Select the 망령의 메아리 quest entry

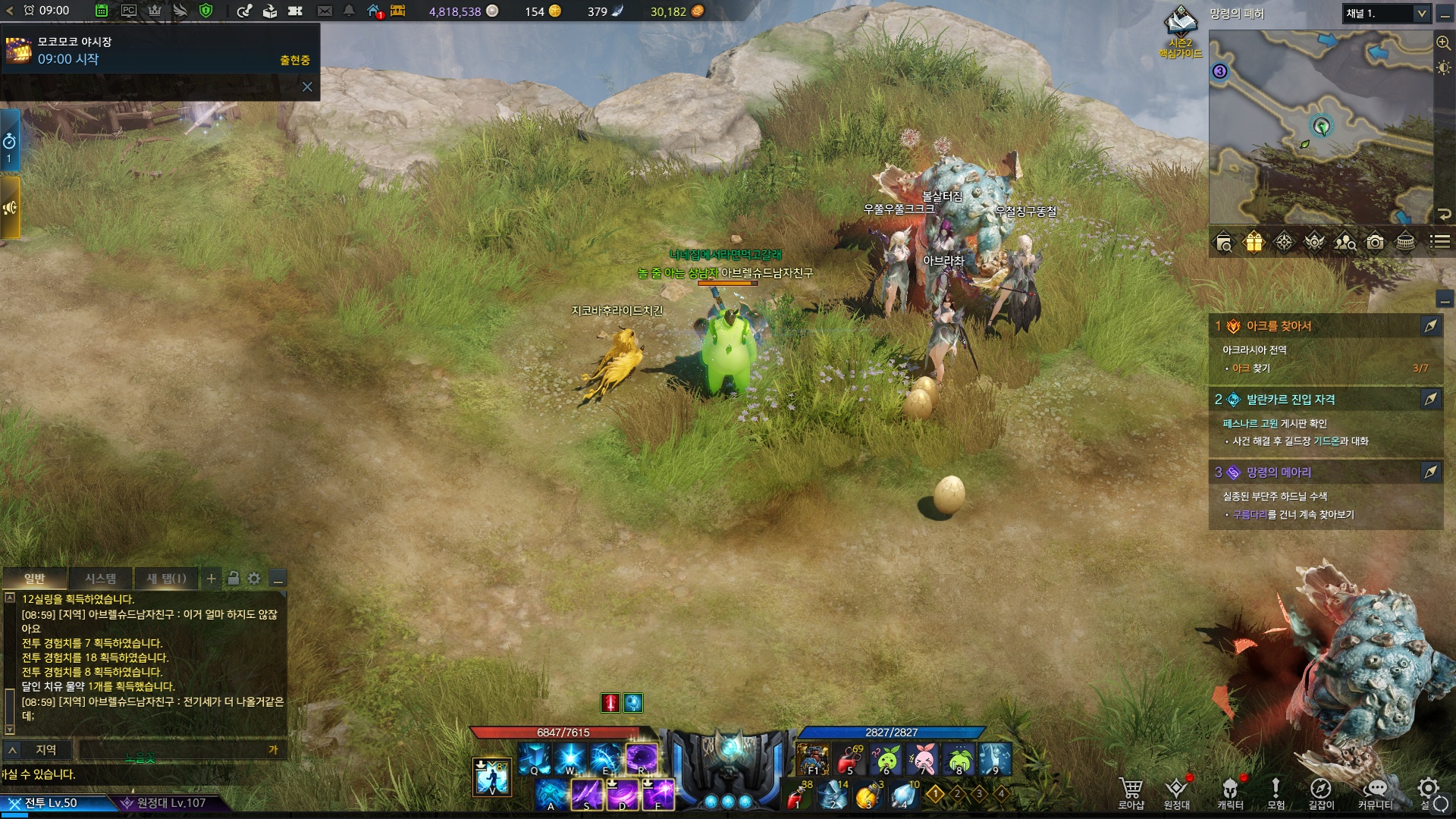click(1279, 472)
